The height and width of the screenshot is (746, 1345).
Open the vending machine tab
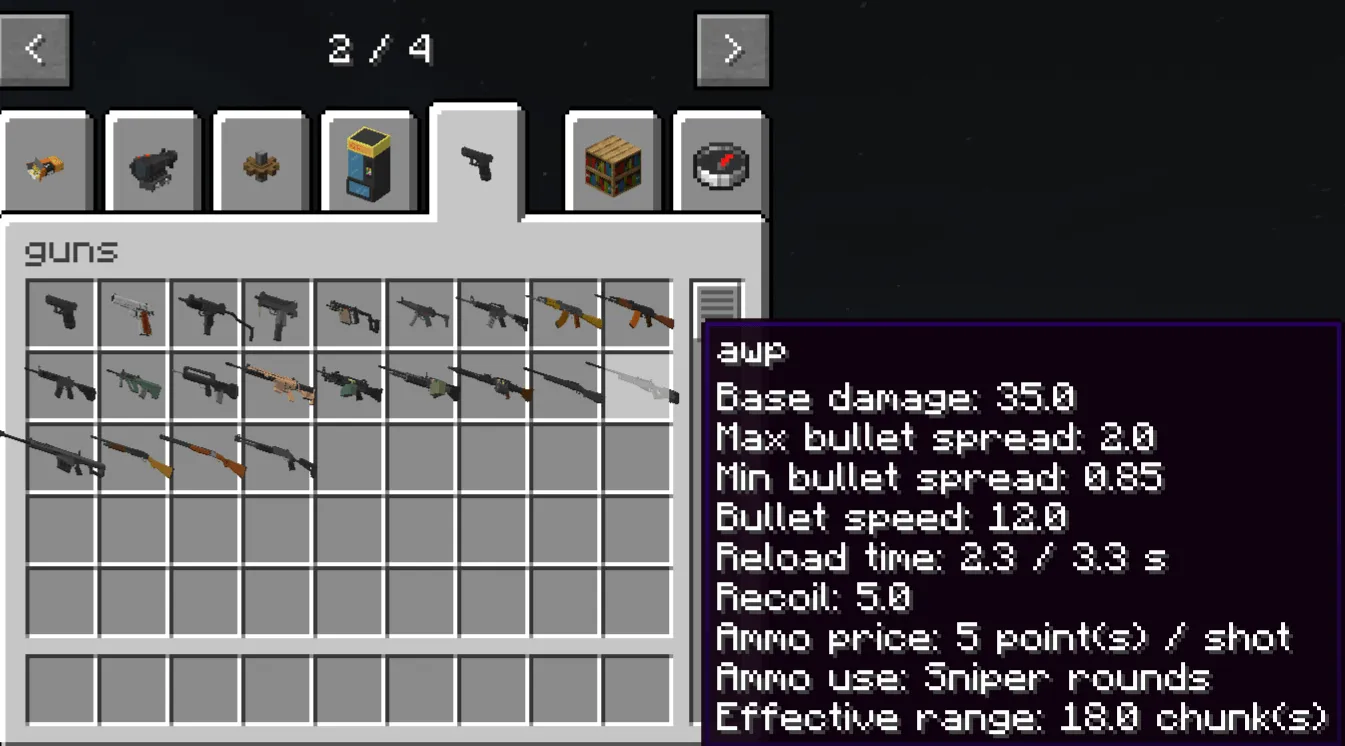click(369, 160)
